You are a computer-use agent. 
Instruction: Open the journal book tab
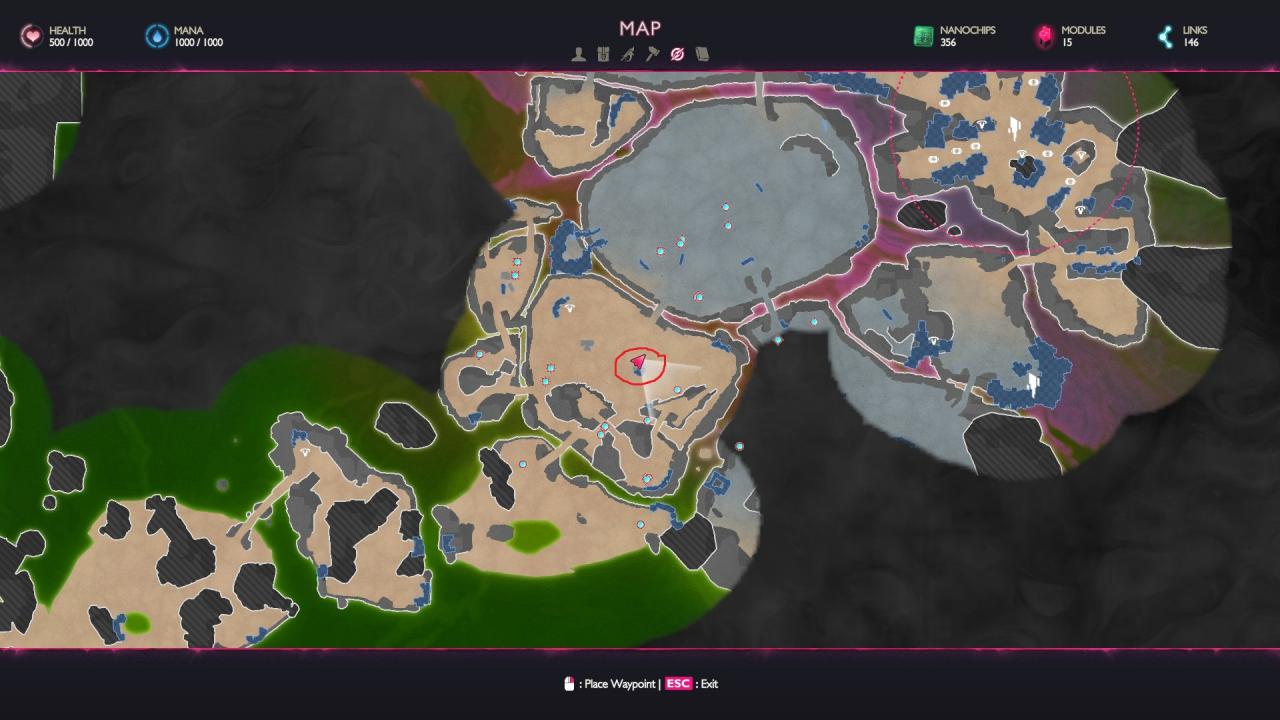point(702,54)
